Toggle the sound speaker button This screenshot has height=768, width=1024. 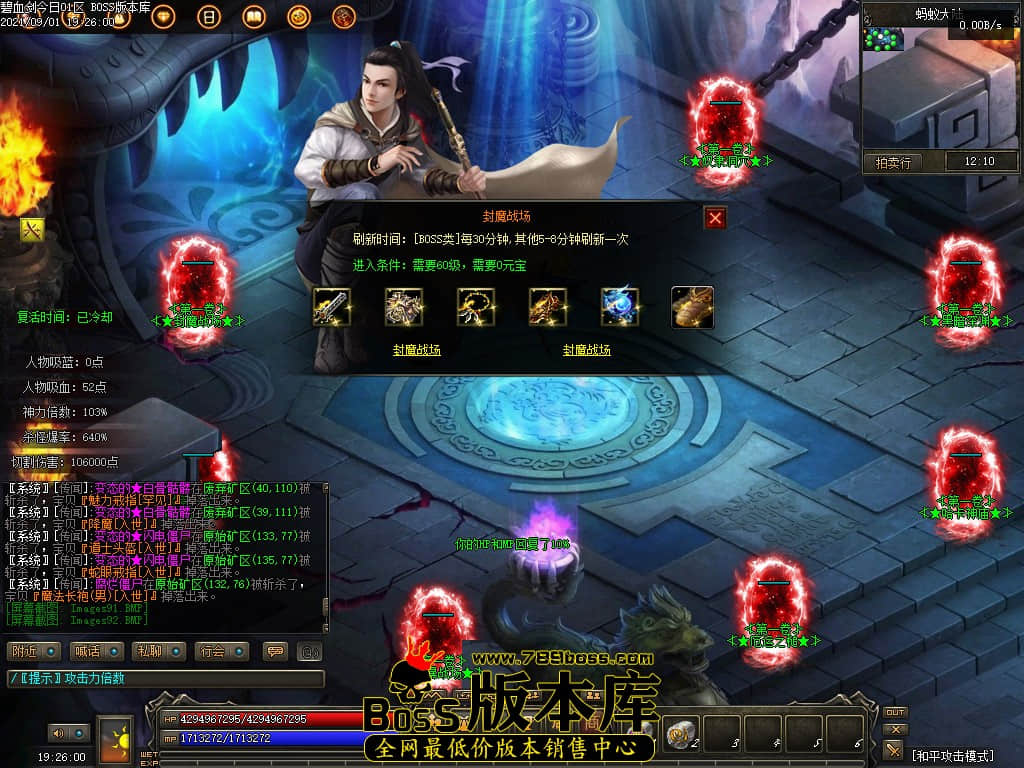(x=67, y=733)
